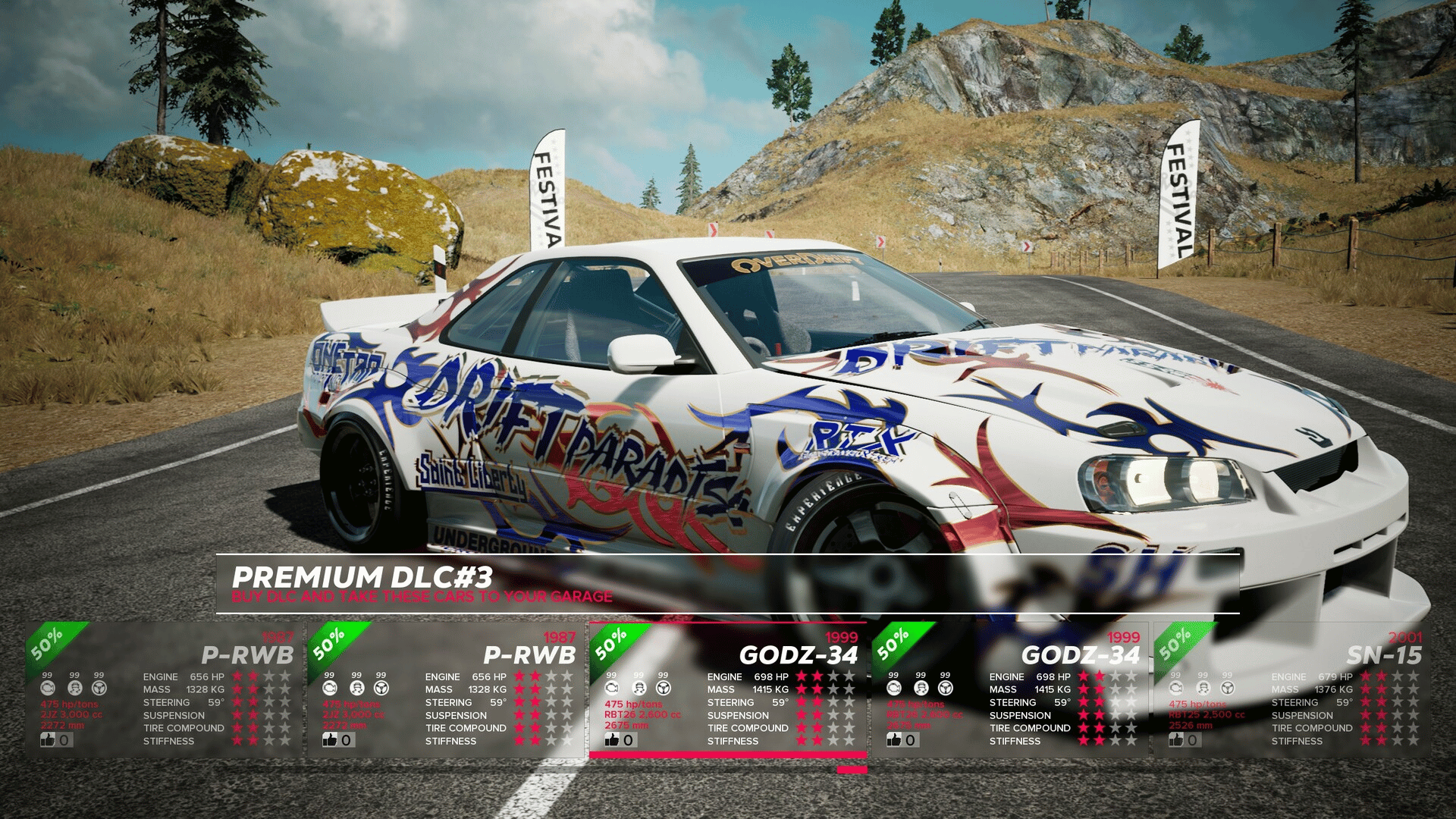This screenshot has width=1456, height=819.
Task: Open the Premium DLC#3 banner
Action: 727,584
